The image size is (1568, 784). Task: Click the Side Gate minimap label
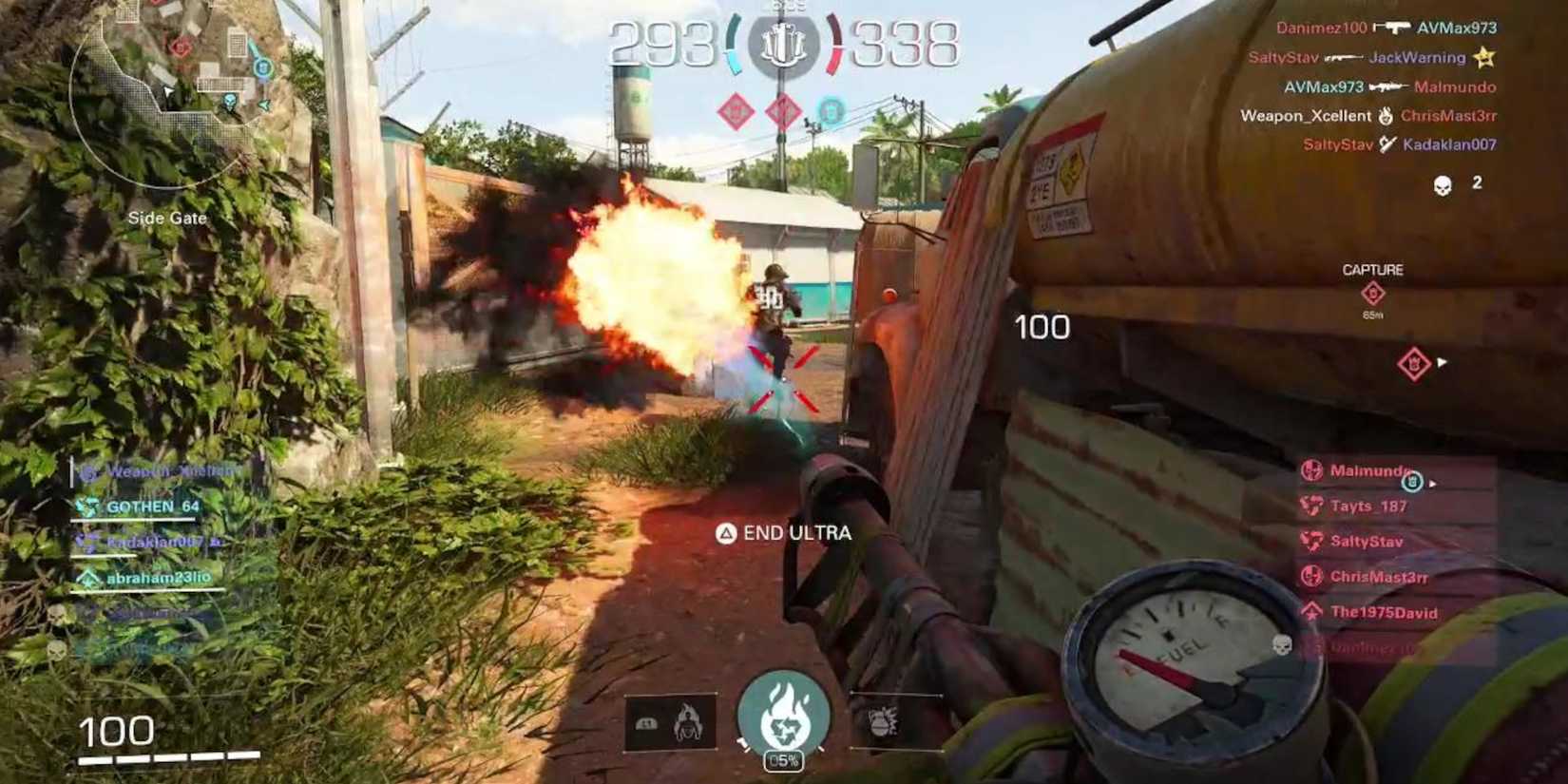[167, 218]
